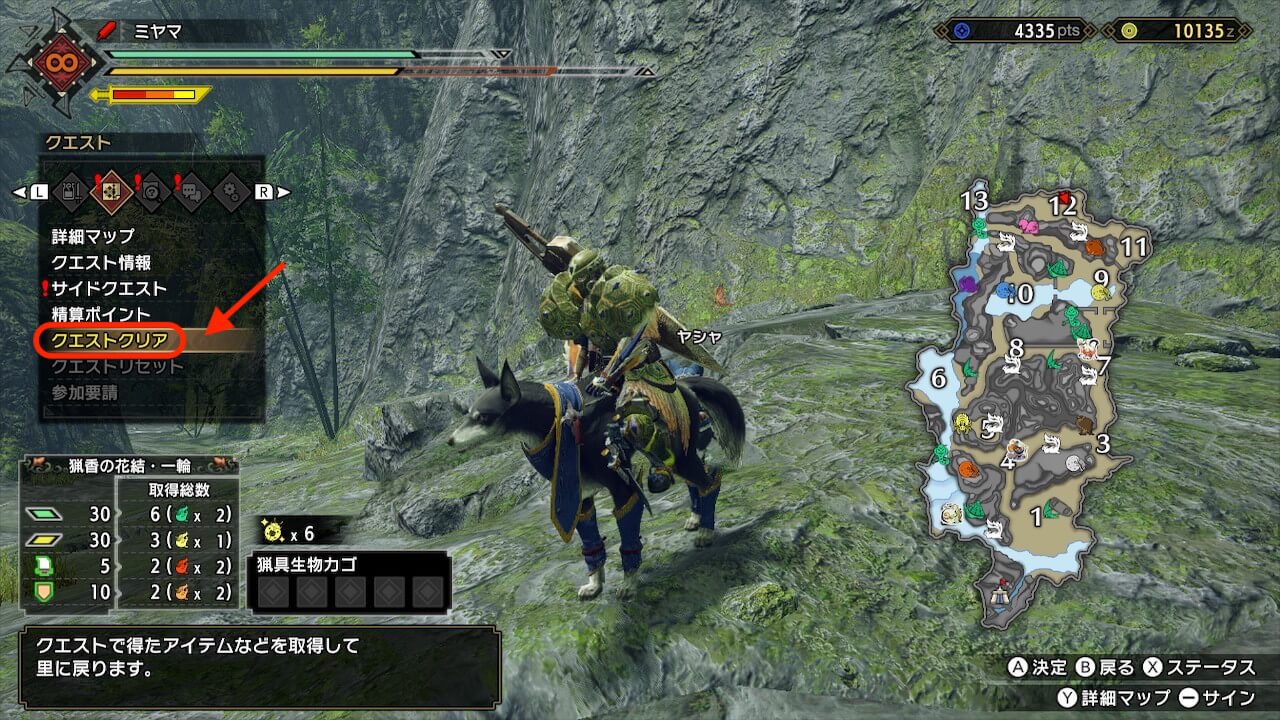Click the left arrow beside the L tab prompt

[18, 191]
